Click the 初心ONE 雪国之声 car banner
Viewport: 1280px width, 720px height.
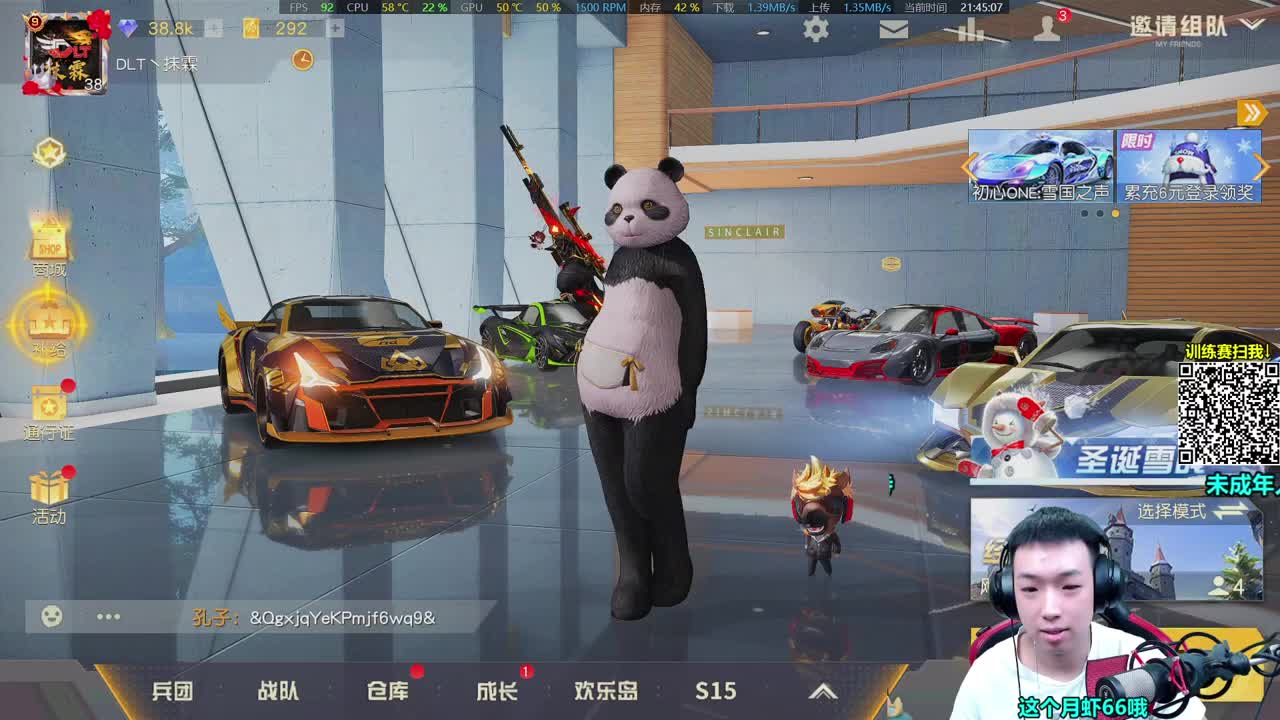click(1034, 165)
